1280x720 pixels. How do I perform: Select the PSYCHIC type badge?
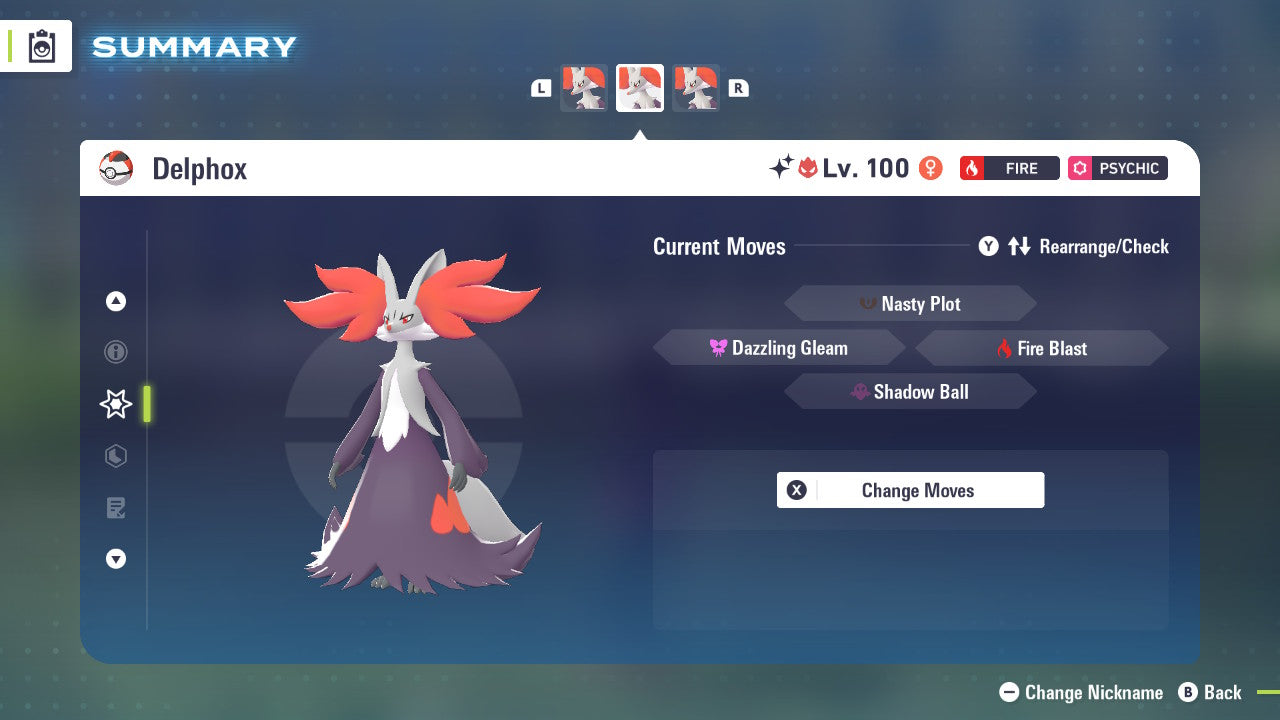coord(1117,168)
